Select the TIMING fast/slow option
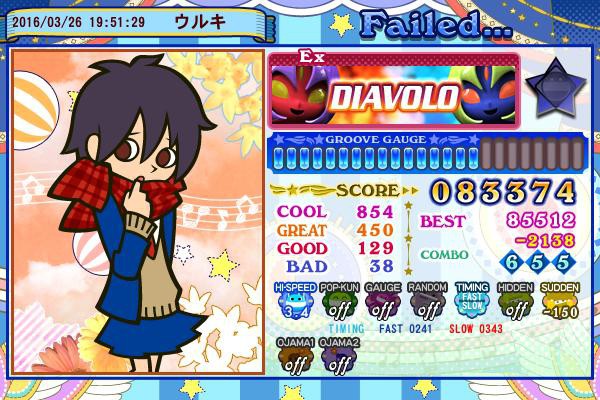The width and height of the screenshot is (600, 400). [x=472, y=300]
